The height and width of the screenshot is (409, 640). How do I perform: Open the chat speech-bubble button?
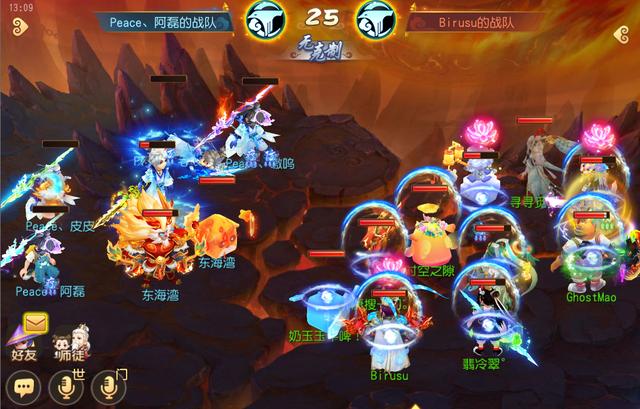coord(22,386)
